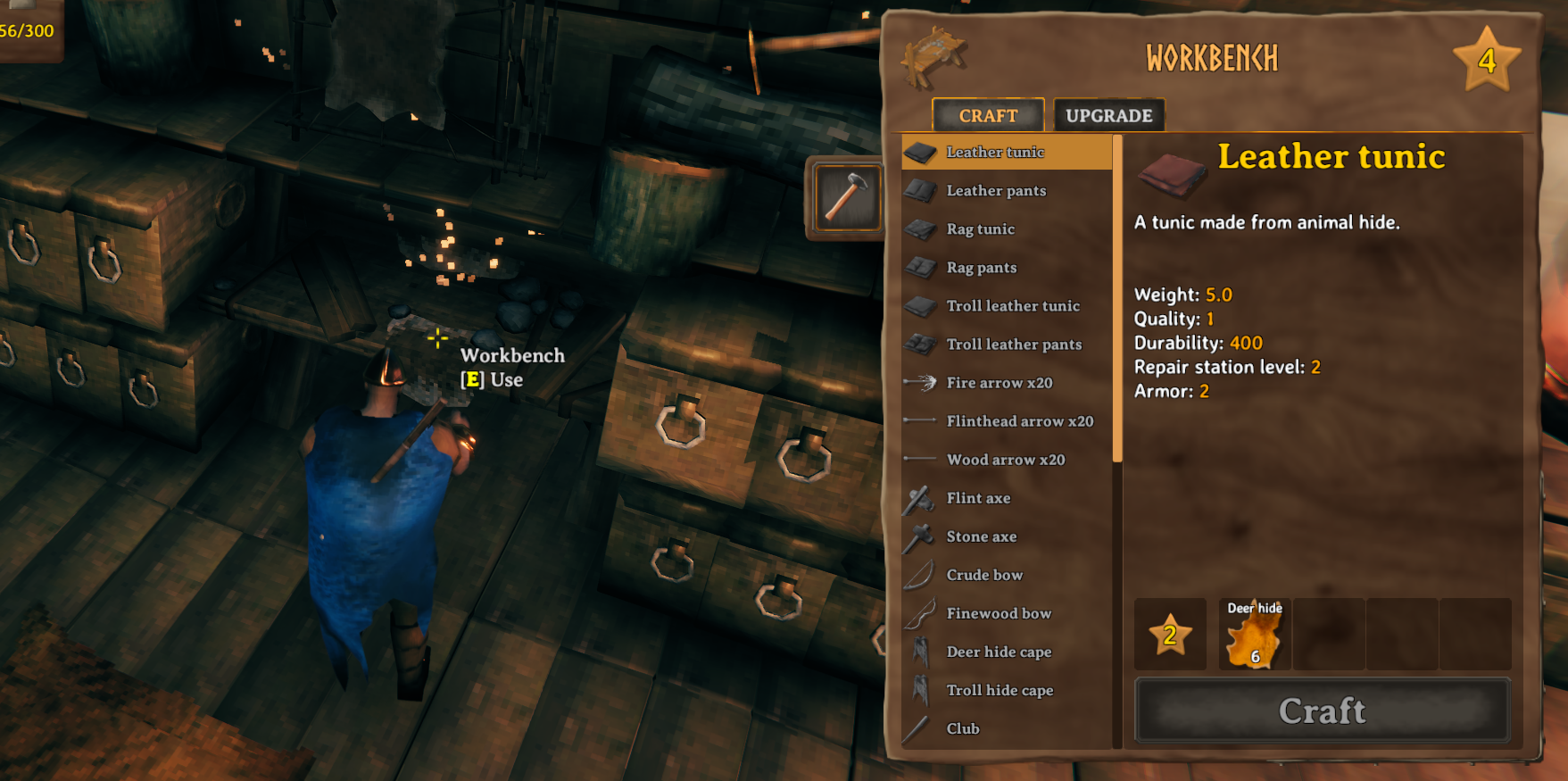This screenshot has width=1568, height=781.
Task: Open the Craft tab
Action: pos(986,114)
